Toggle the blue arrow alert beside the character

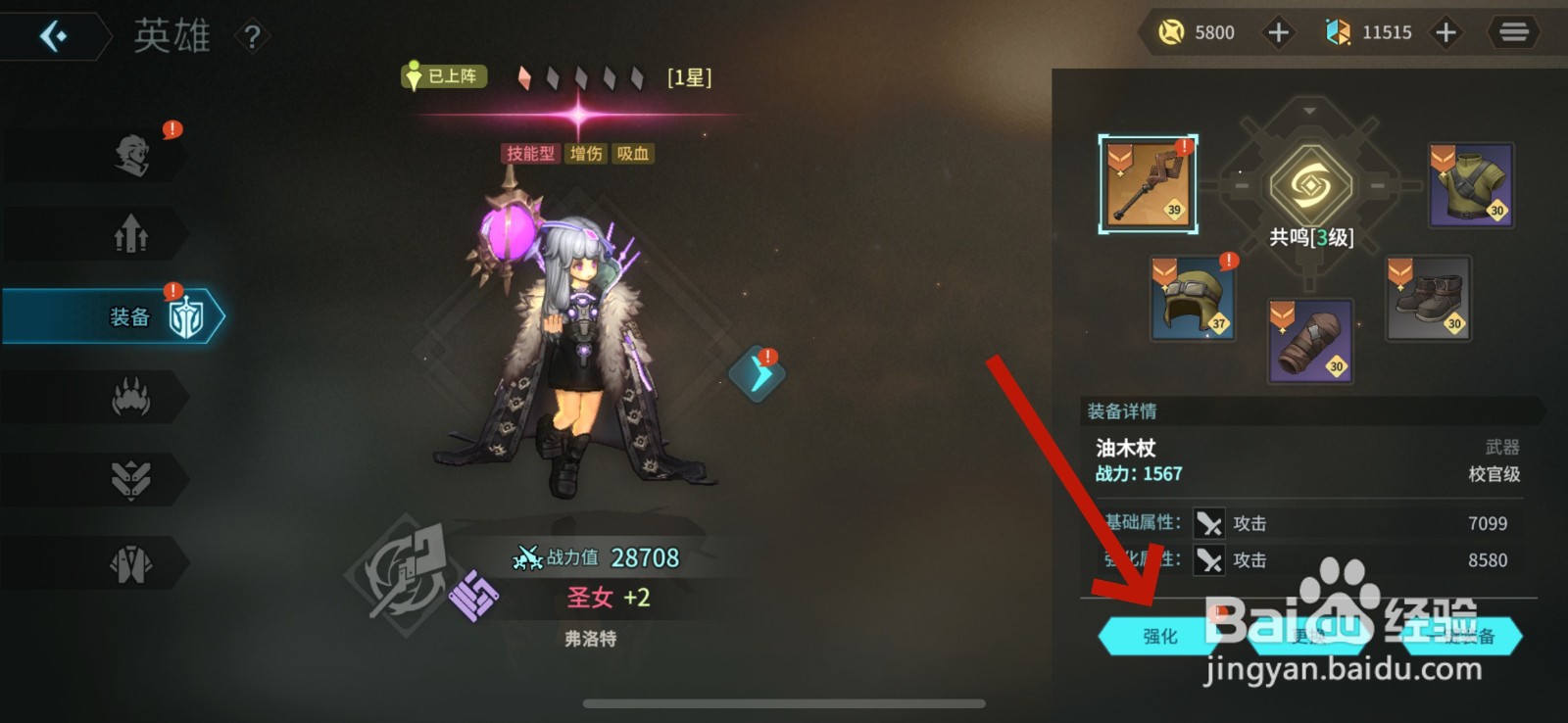pos(756,373)
